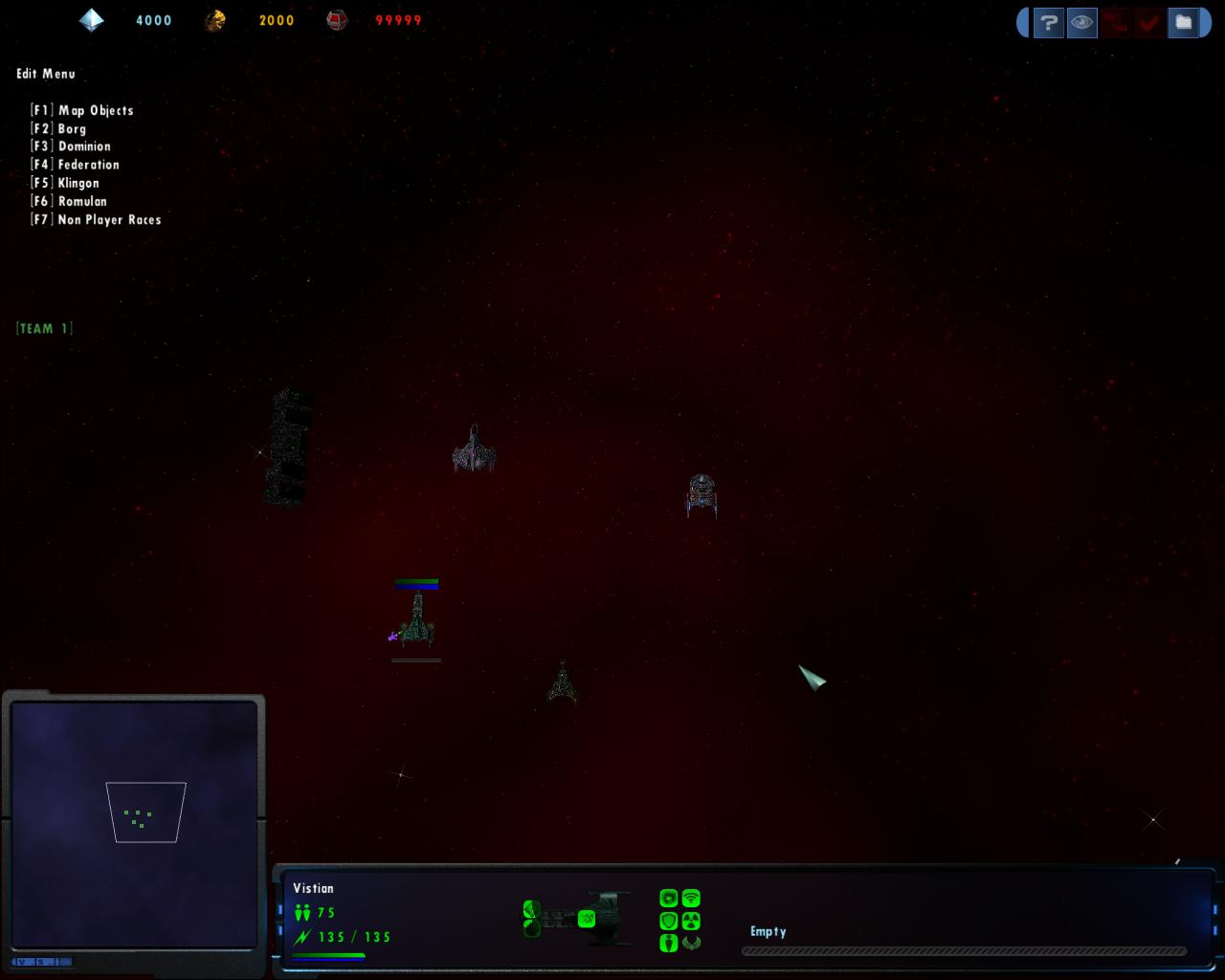Click the V minimap toggle button
Screen dimensions: 1225x980
pyautogui.click(x=23, y=962)
